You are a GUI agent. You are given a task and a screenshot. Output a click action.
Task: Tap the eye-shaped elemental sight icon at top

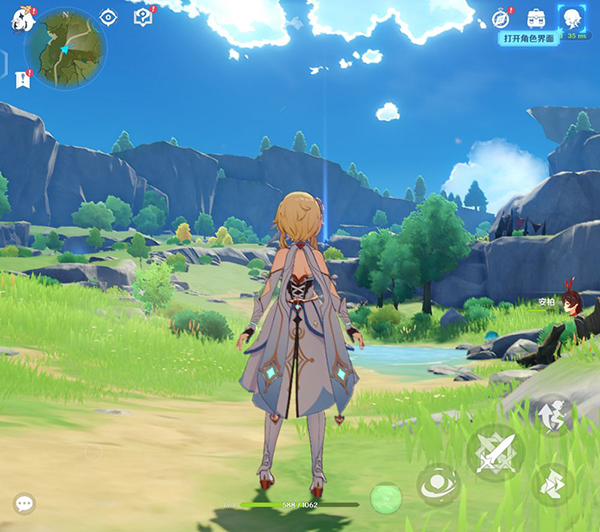click(x=109, y=17)
